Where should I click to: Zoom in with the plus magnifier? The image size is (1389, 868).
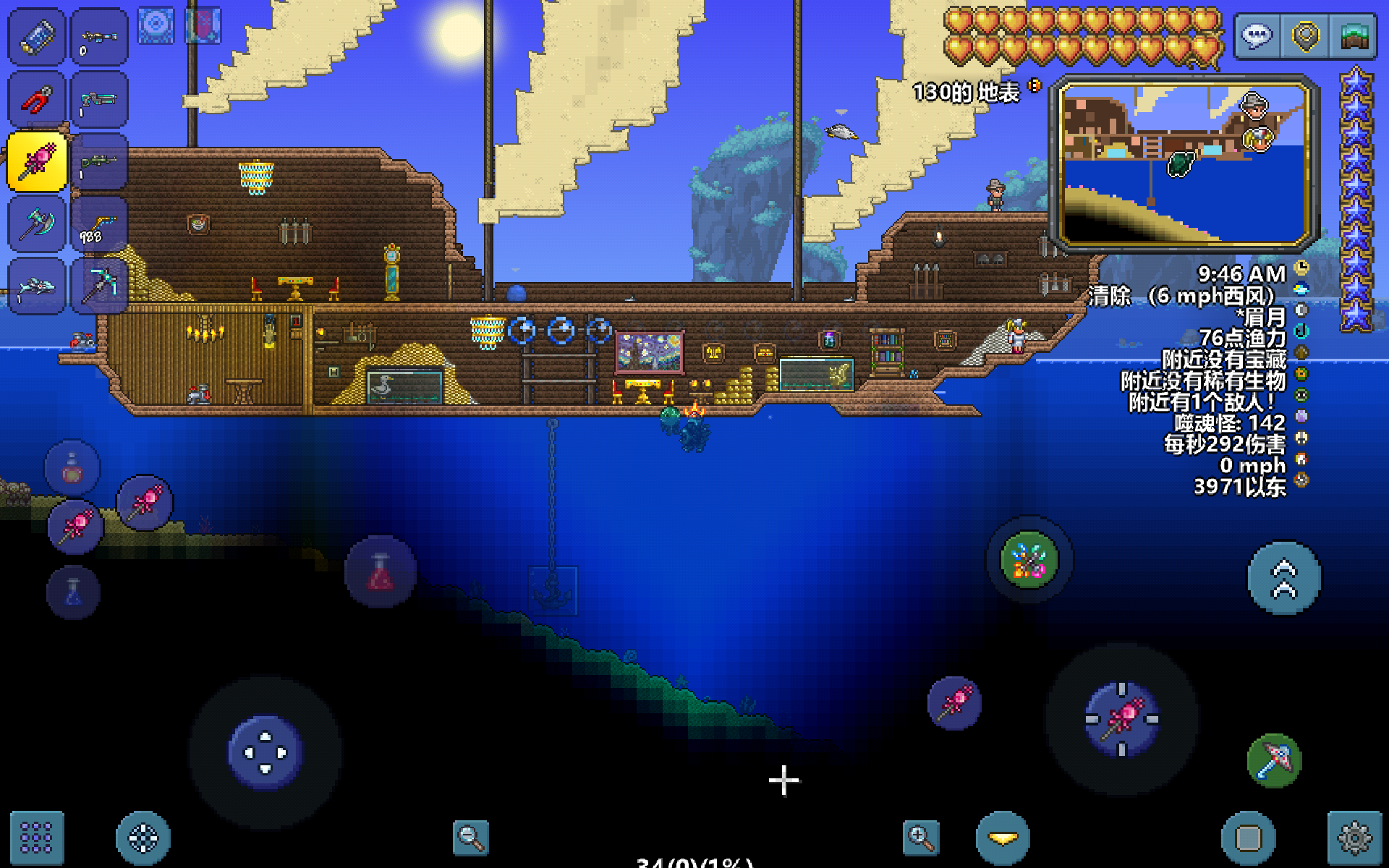point(921,838)
